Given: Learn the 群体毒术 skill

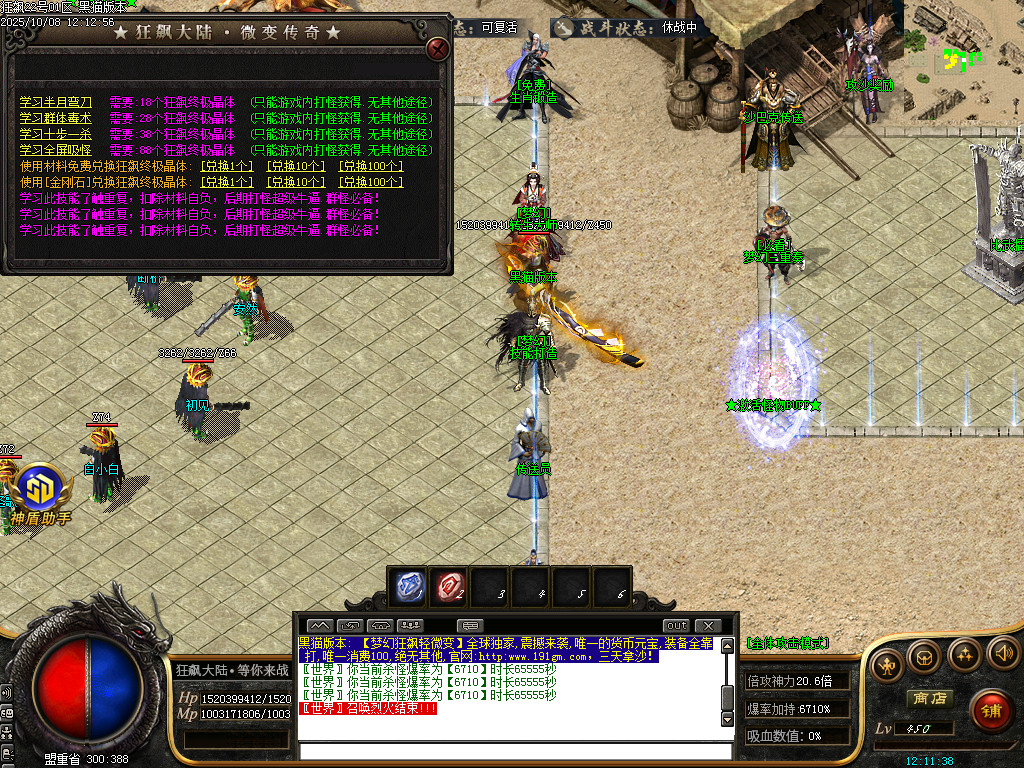Looking at the screenshot, I should 56,118.
